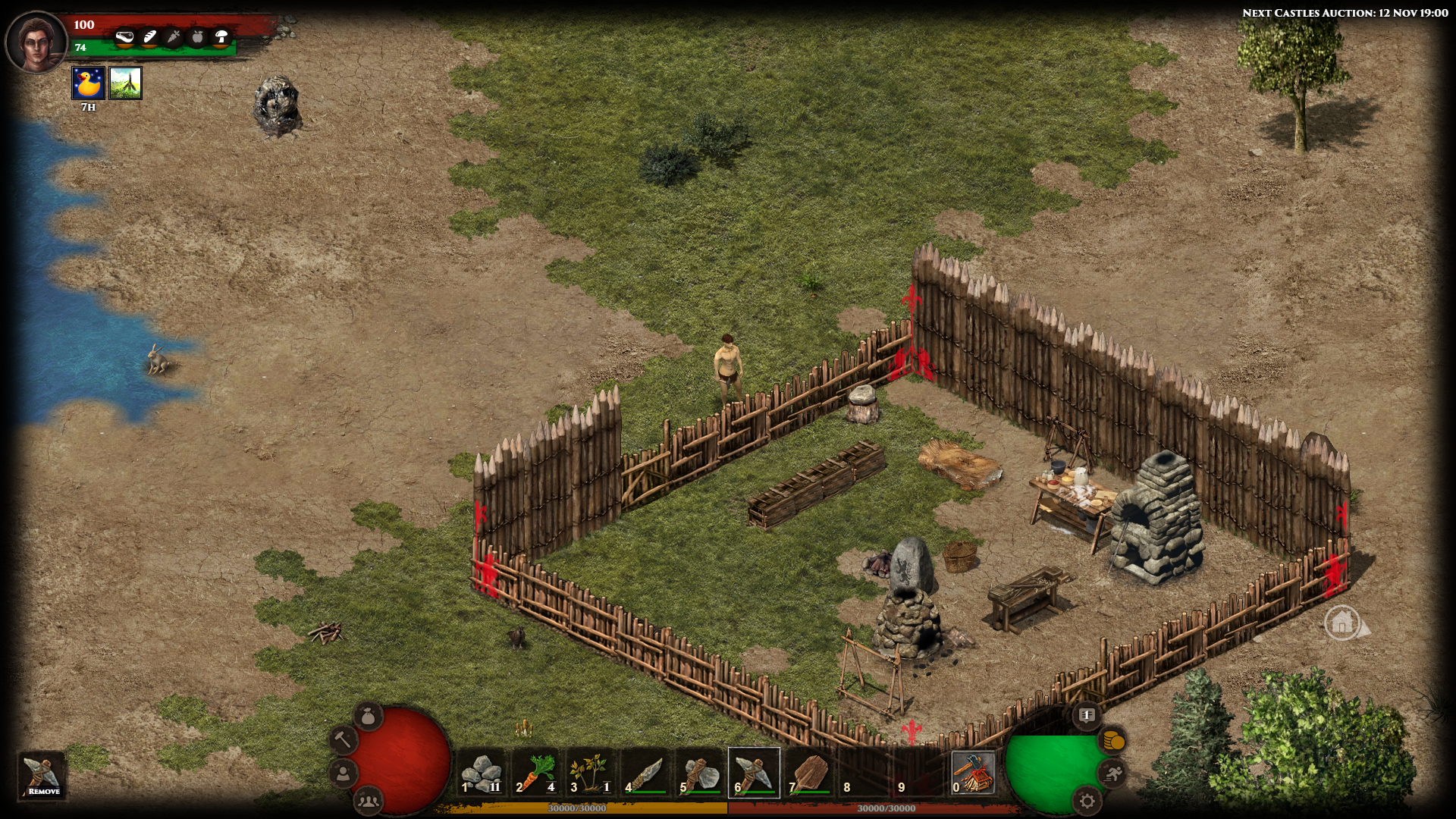1456x819 pixels.
Task: Open the chat message bubble icon
Action: [x=1087, y=715]
